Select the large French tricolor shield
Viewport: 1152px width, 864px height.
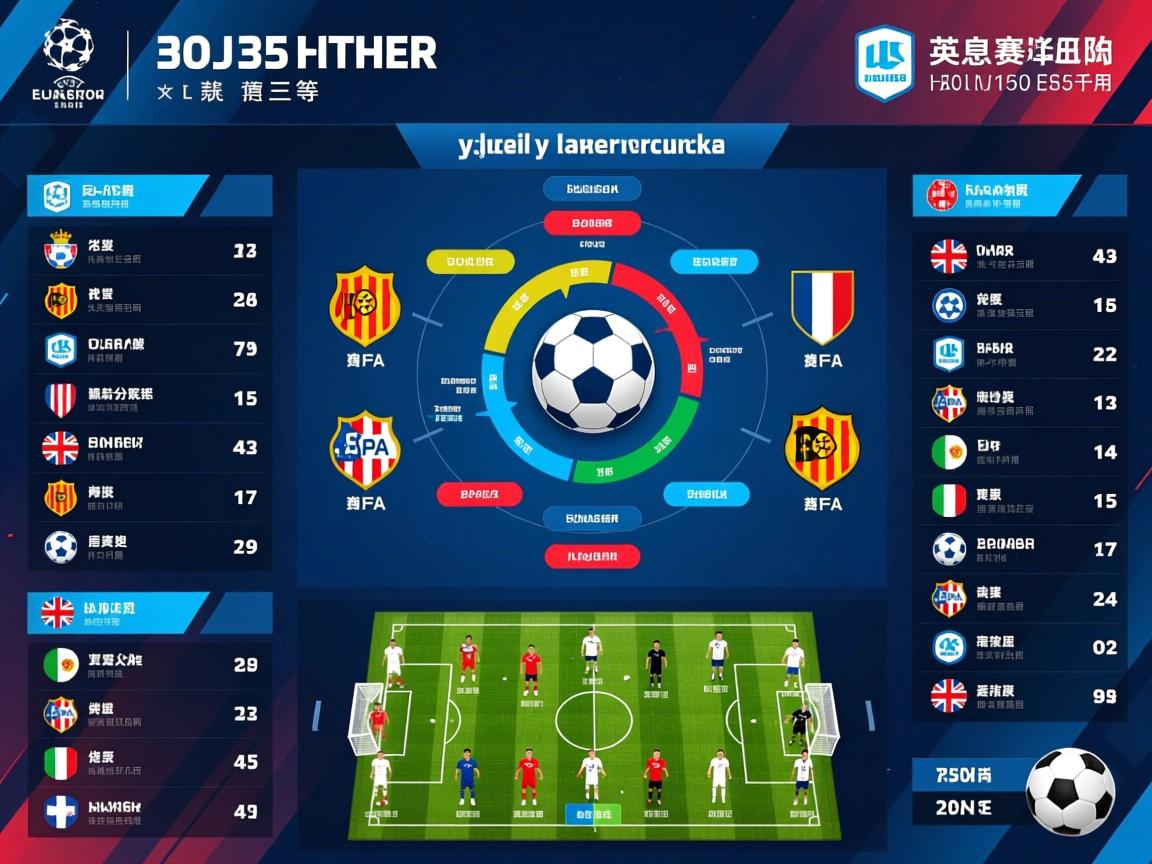(822, 307)
